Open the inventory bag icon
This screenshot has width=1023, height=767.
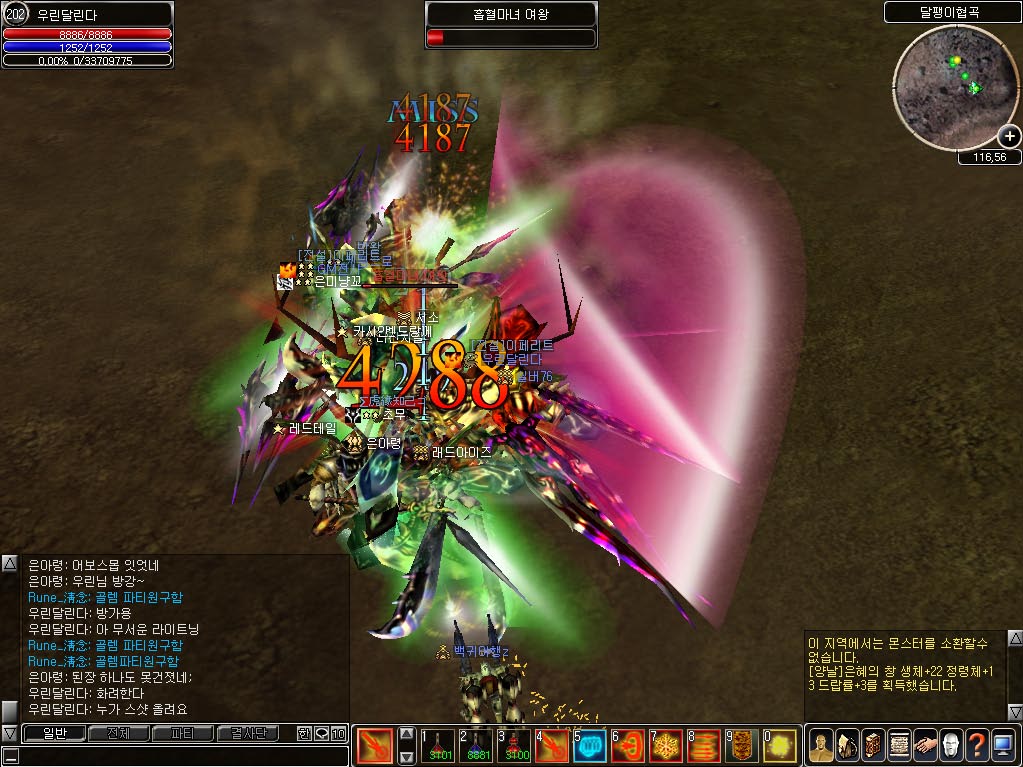pos(846,744)
